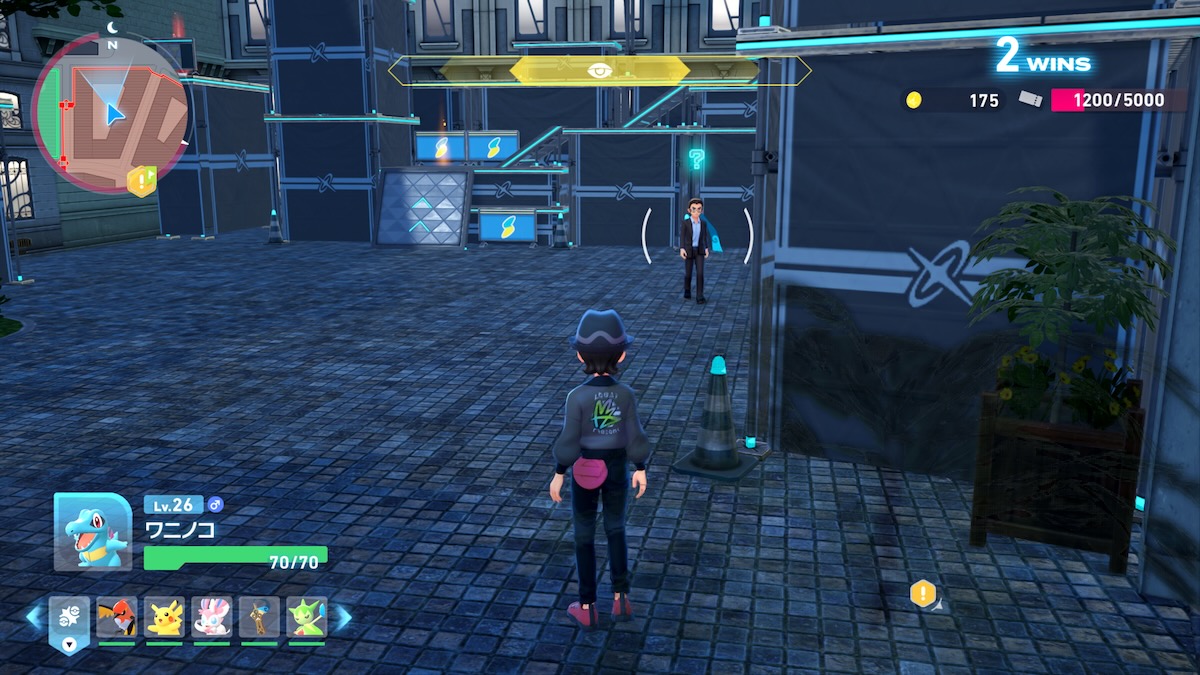Screen dimensions: 1200x675
Task: Select Sylveon in the party bar
Action: (212, 617)
